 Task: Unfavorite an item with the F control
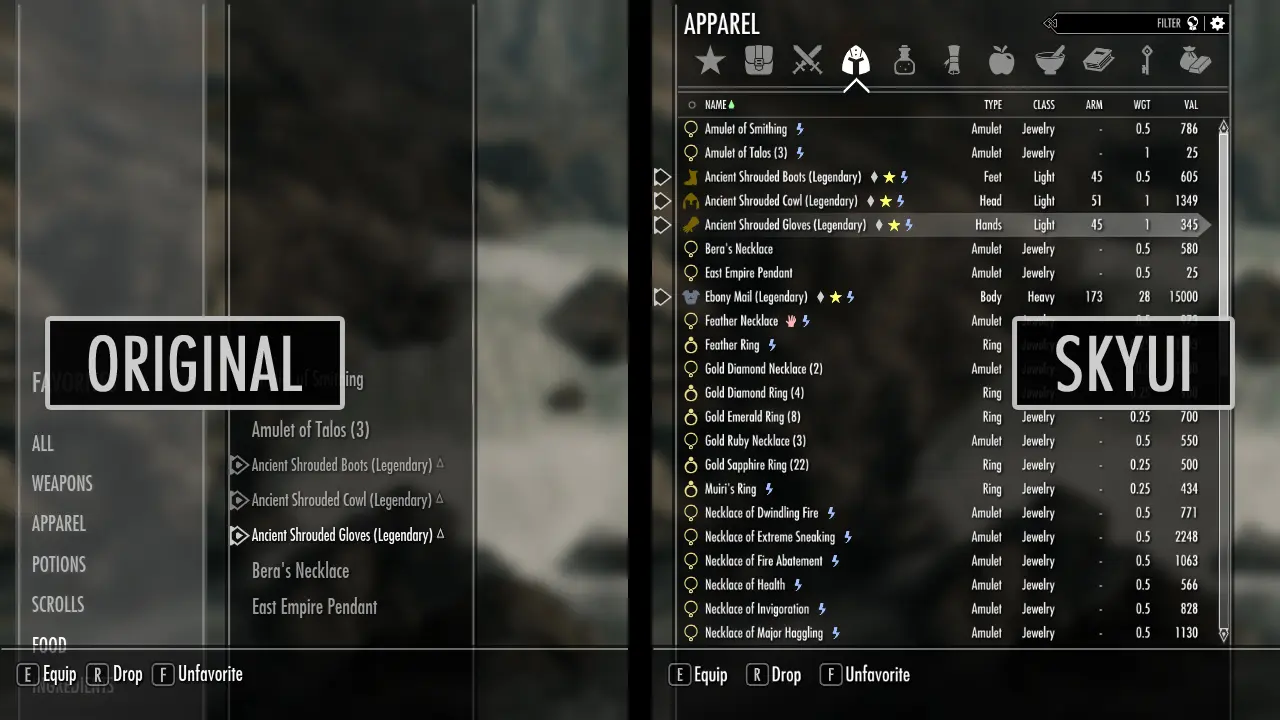click(864, 674)
